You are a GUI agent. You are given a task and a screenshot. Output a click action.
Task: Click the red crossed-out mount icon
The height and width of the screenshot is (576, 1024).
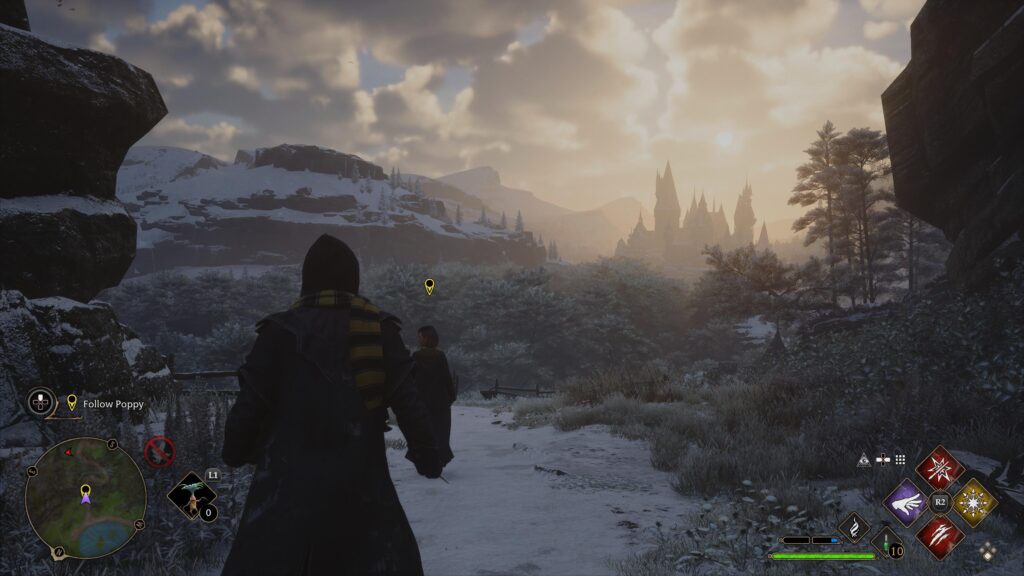point(160,452)
